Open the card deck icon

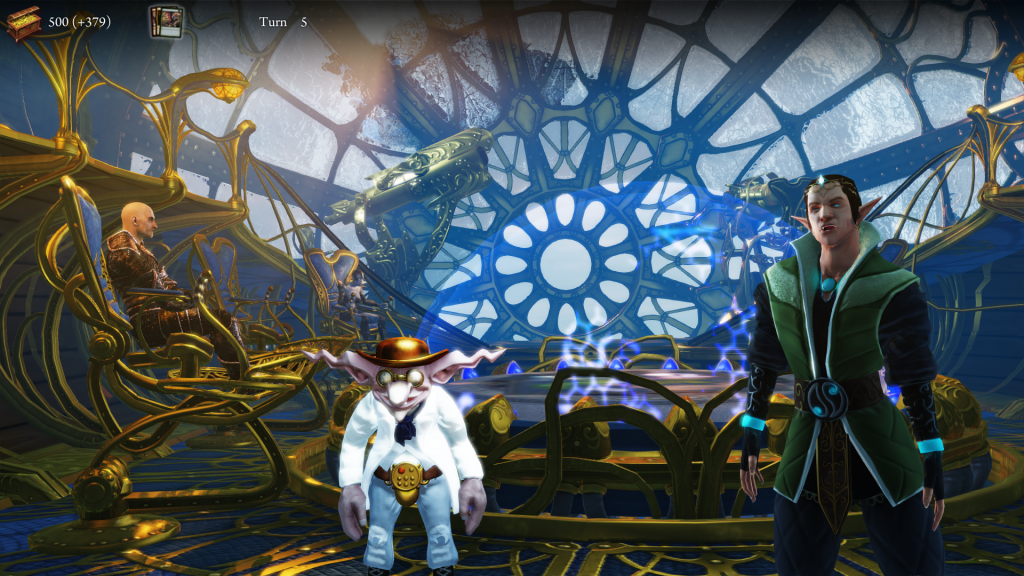tap(165, 21)
